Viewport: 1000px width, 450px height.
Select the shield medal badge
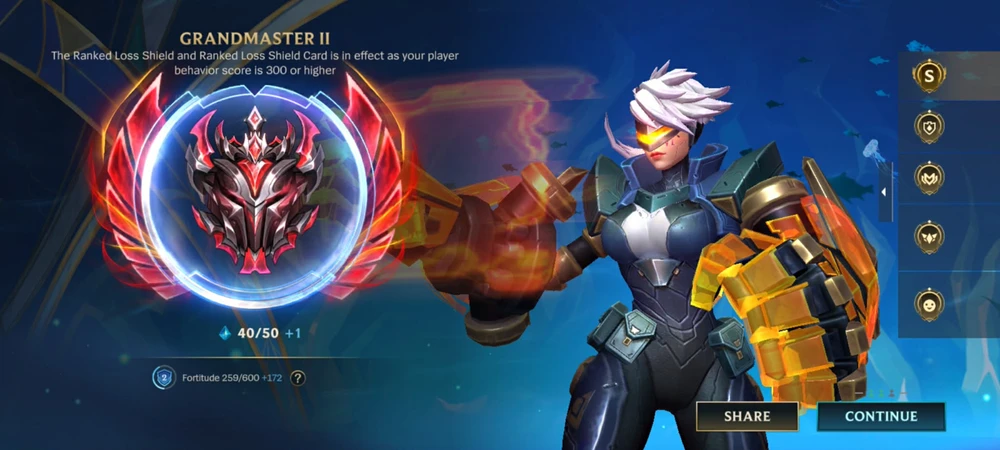pyautogui.click(x=930, y=127)
